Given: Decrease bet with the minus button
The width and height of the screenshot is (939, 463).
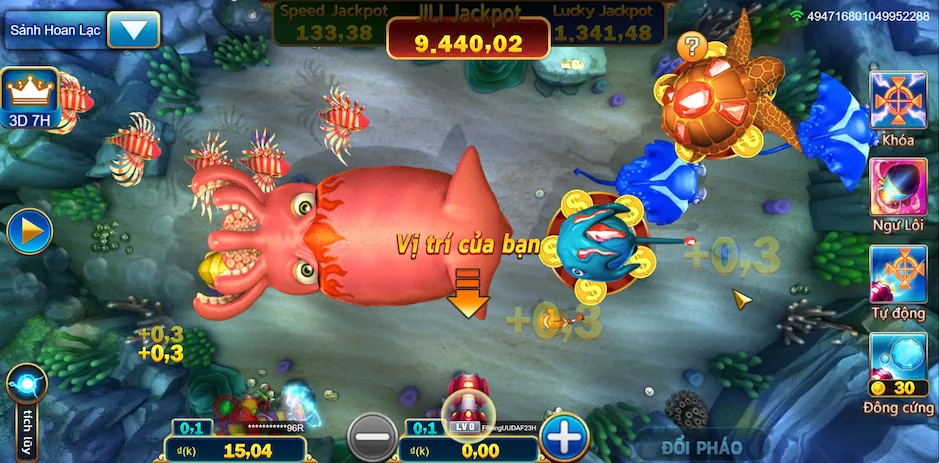Looking at the screenshot, I should tap(372, 437).
